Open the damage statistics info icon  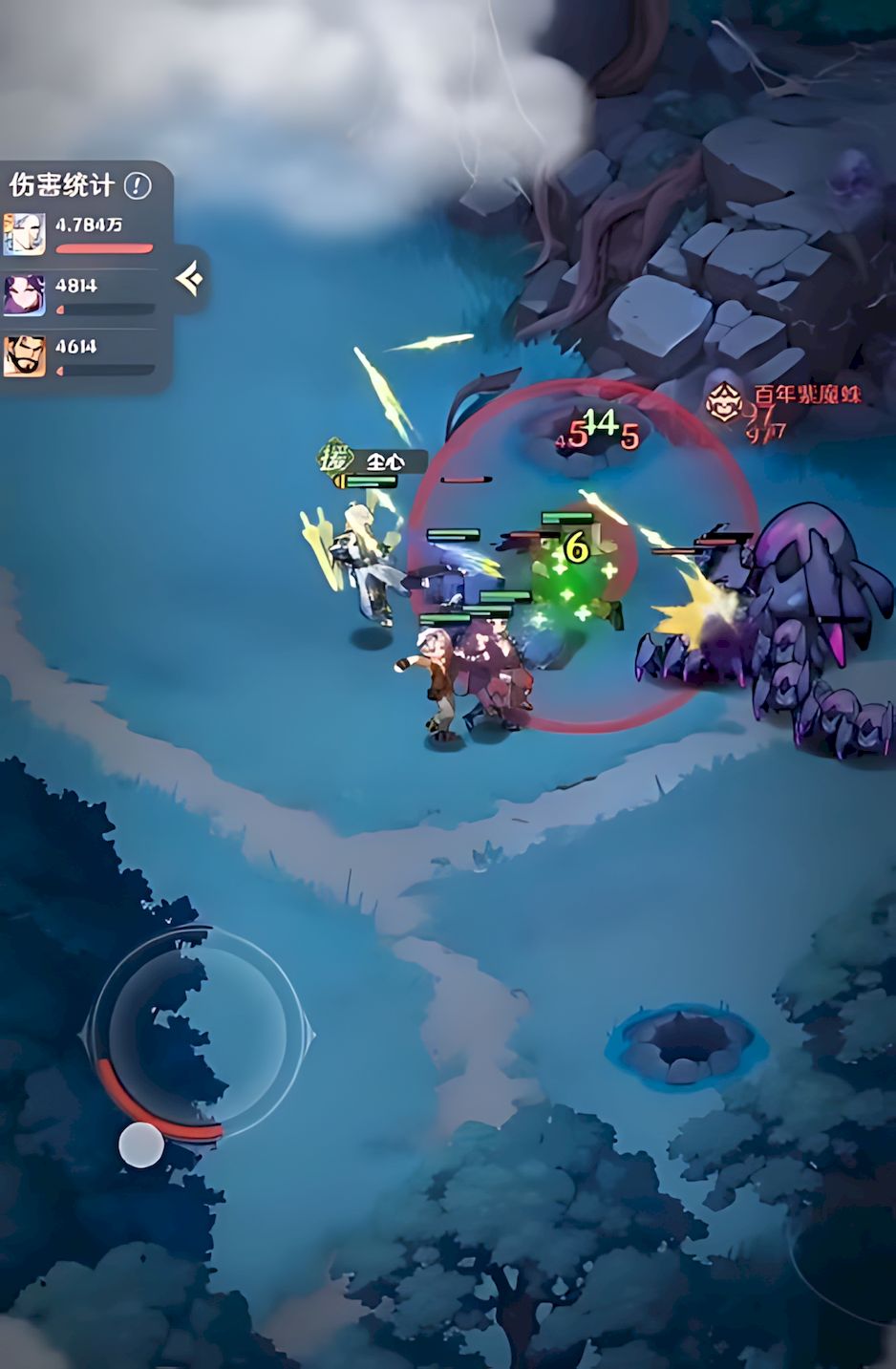tap(138, 185)
